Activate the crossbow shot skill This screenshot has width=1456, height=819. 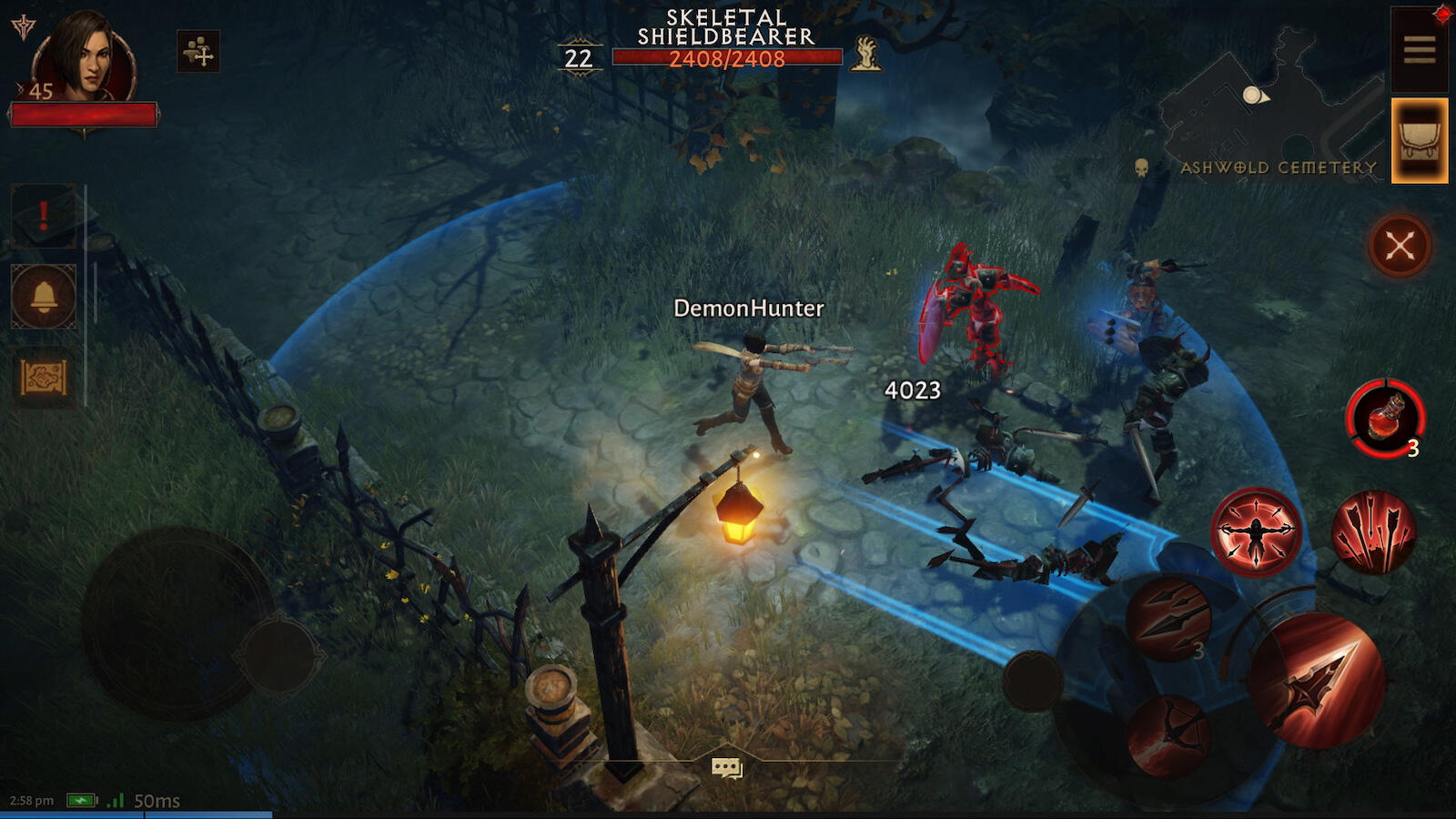[1168, 735]
